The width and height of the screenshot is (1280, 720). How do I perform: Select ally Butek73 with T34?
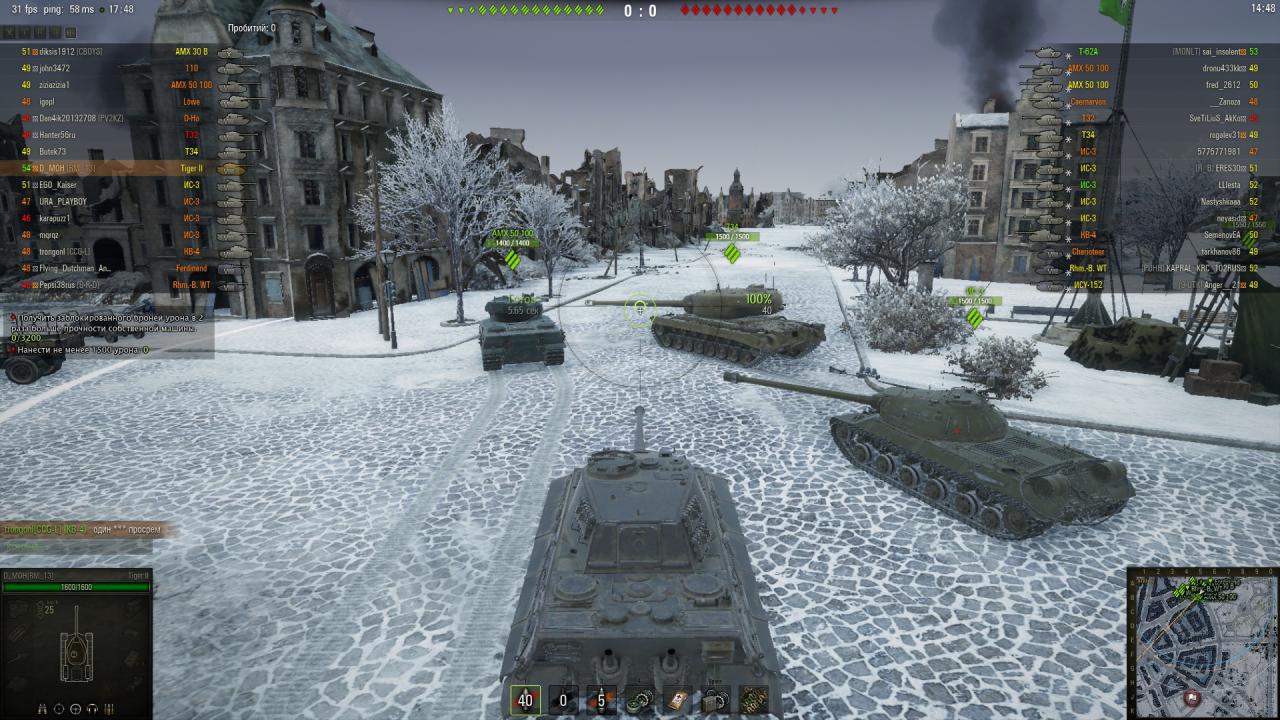tap(58, 151)
